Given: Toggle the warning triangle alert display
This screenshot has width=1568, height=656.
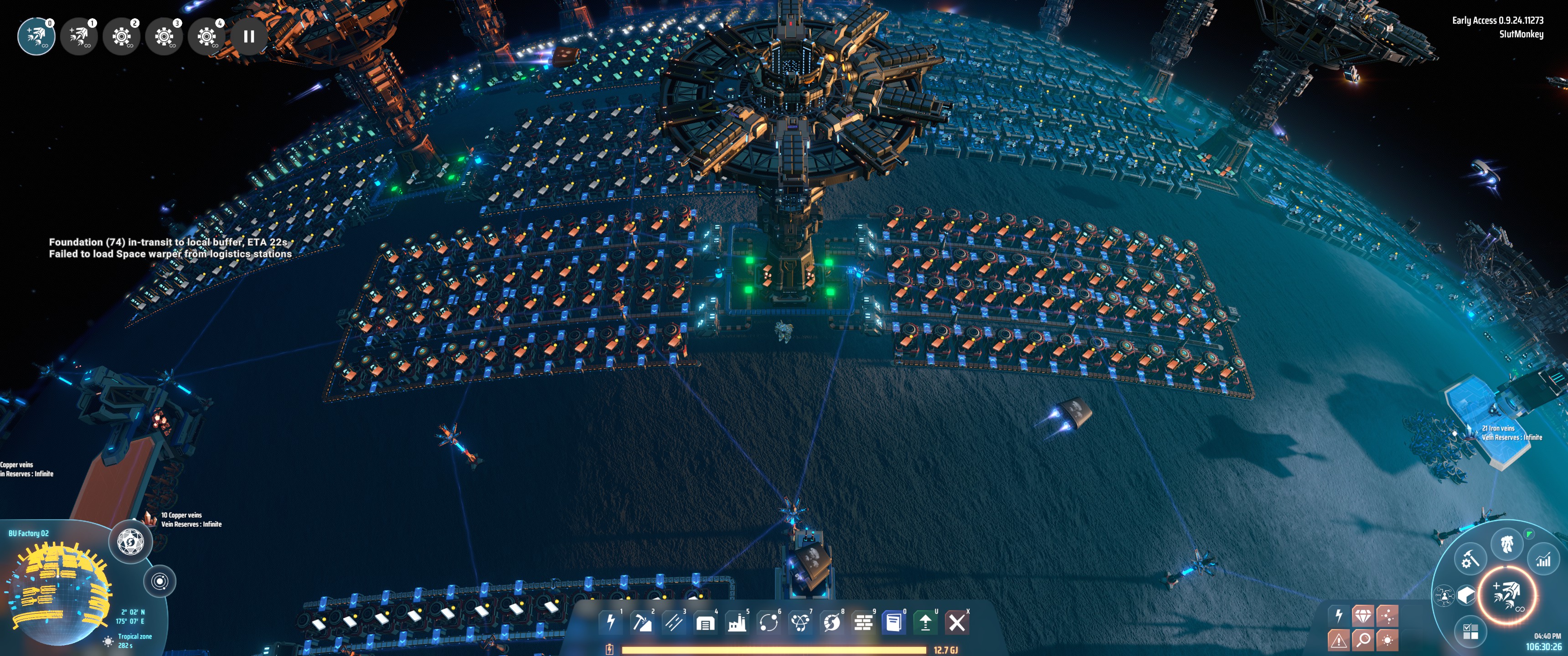Looking at the screenshot, I should pos(1338,640).
